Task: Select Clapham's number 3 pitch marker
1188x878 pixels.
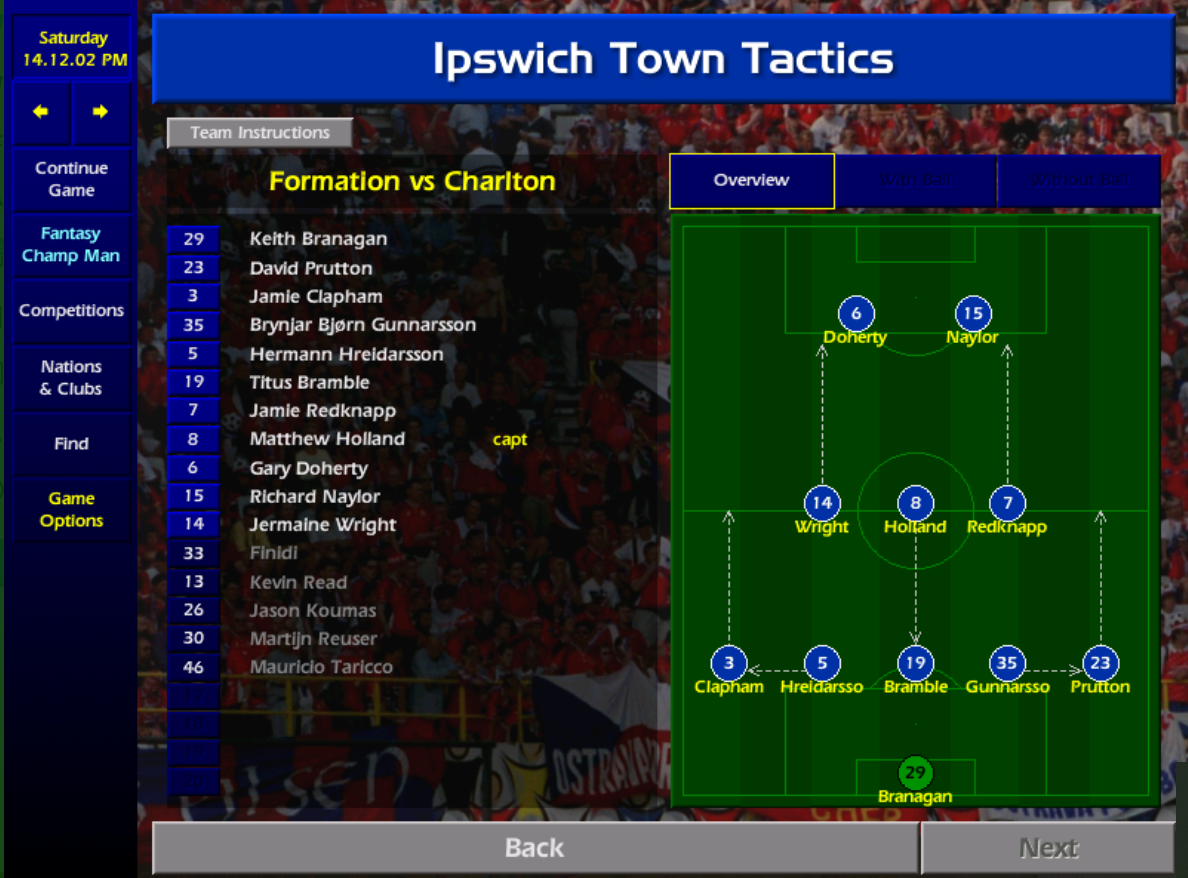Action: point(729,663)
